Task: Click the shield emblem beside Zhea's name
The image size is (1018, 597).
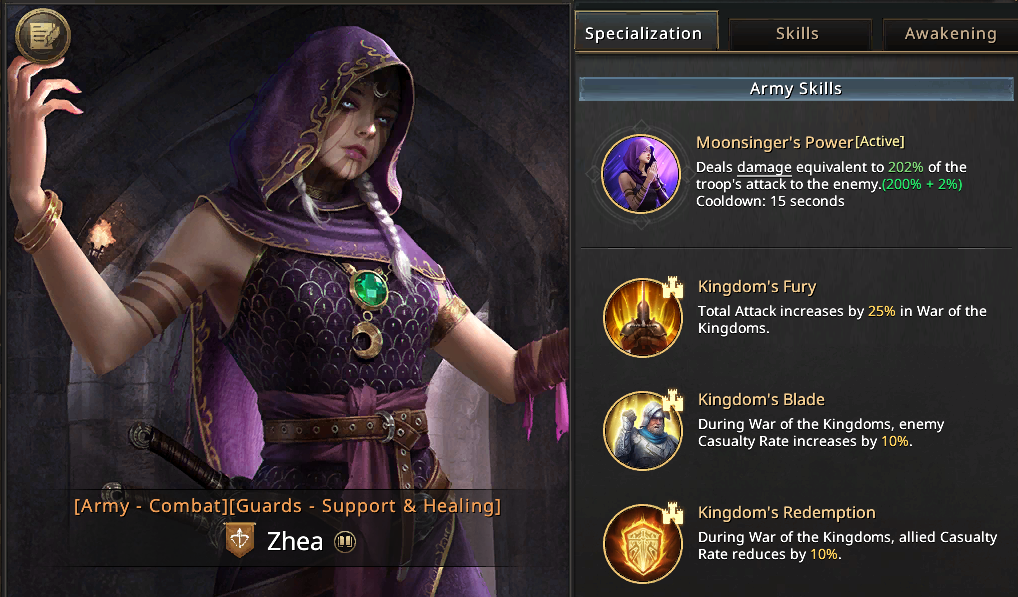Action: coord(240,540)
